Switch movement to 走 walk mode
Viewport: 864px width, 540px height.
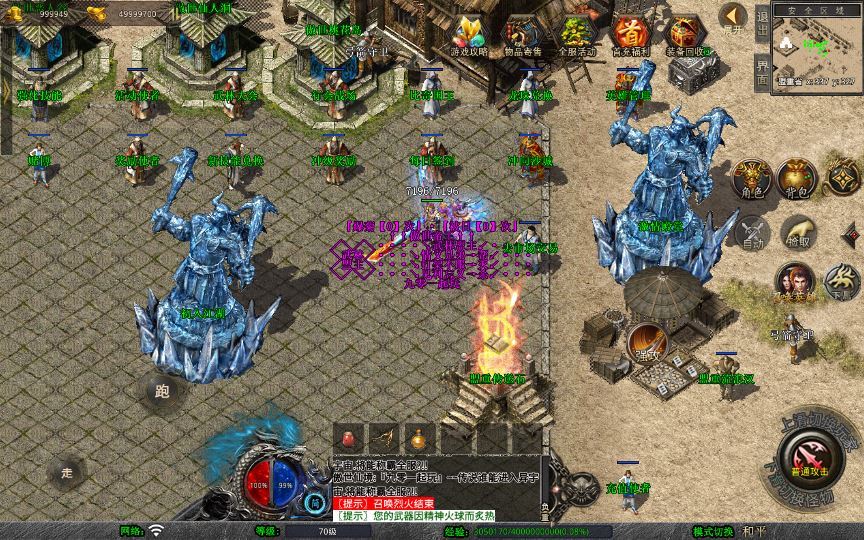pos(68,471)
